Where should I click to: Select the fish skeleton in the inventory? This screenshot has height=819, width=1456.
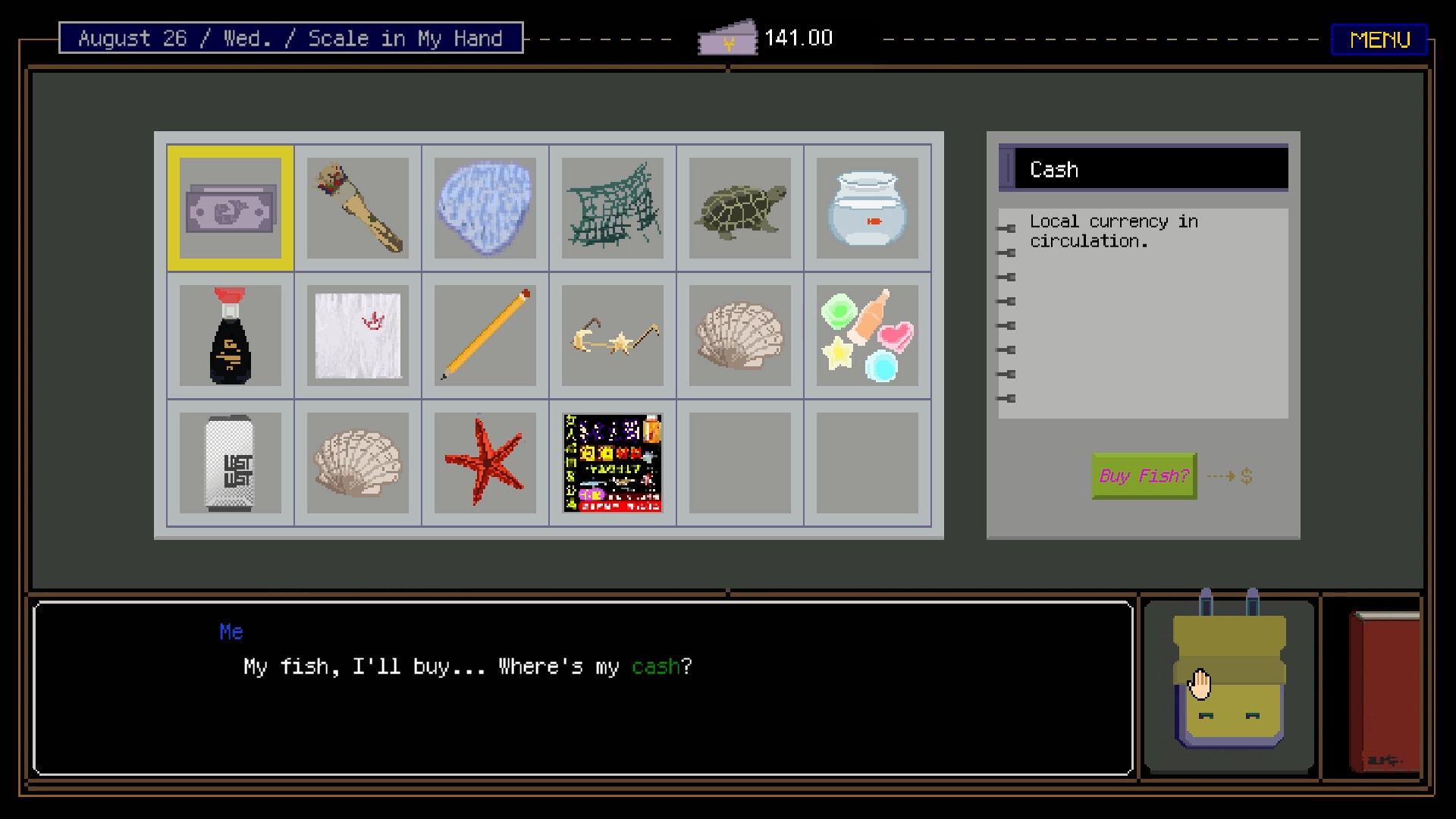[x=357, y=207]
